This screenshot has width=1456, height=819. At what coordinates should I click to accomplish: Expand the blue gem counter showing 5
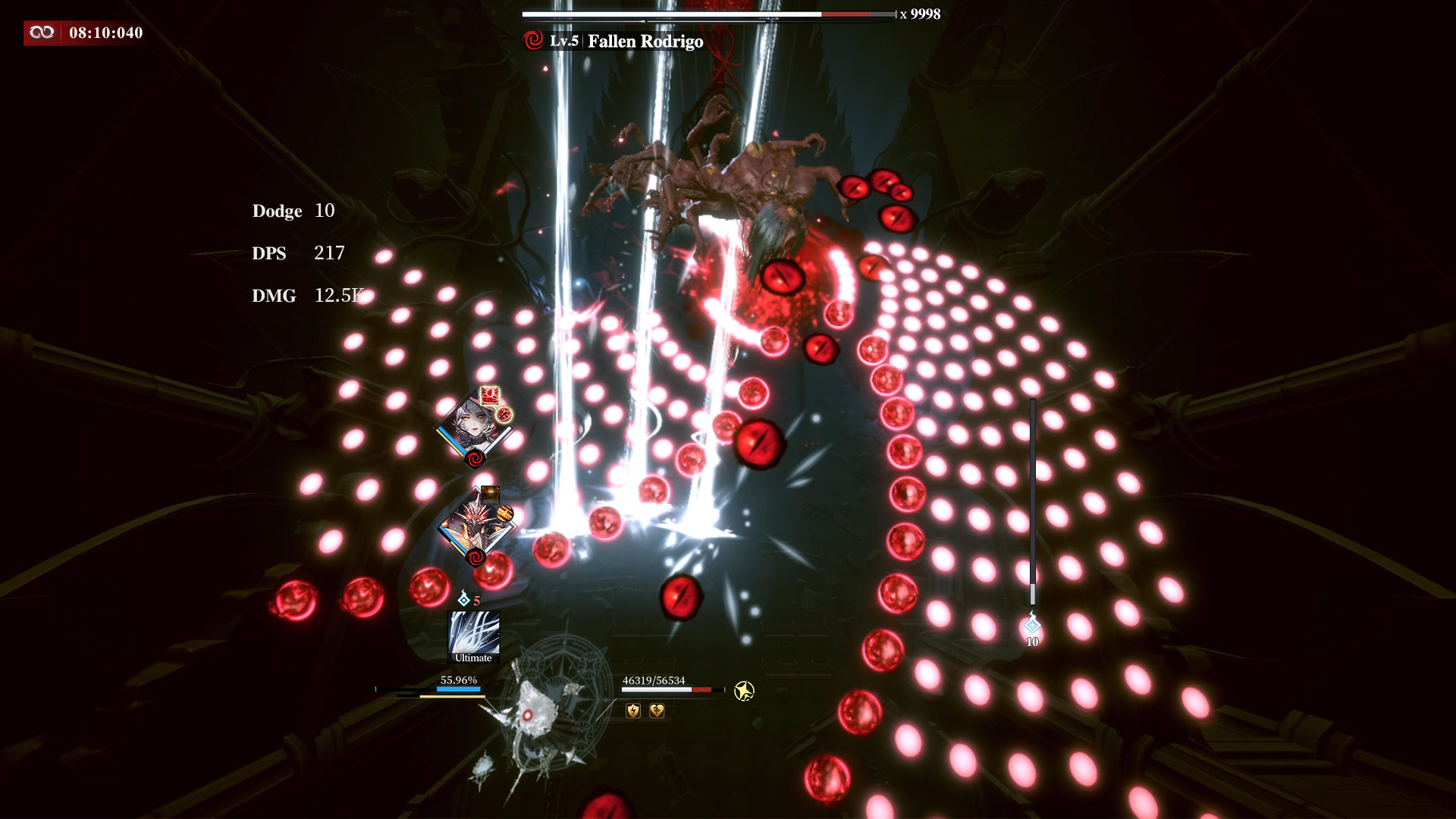point(469,598)
